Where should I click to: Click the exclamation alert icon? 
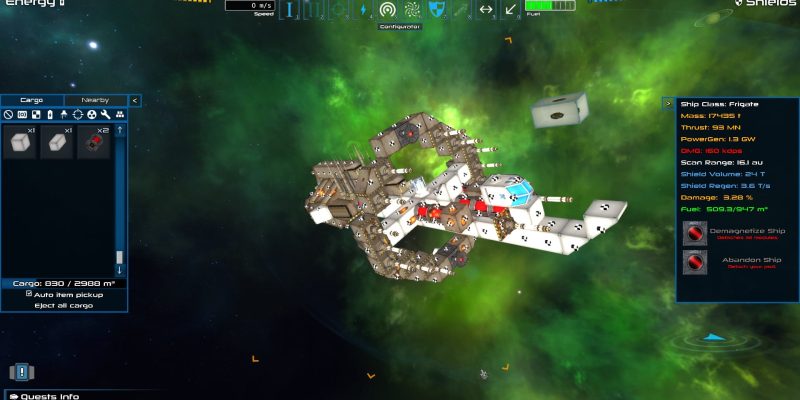[x=20, y=372]
